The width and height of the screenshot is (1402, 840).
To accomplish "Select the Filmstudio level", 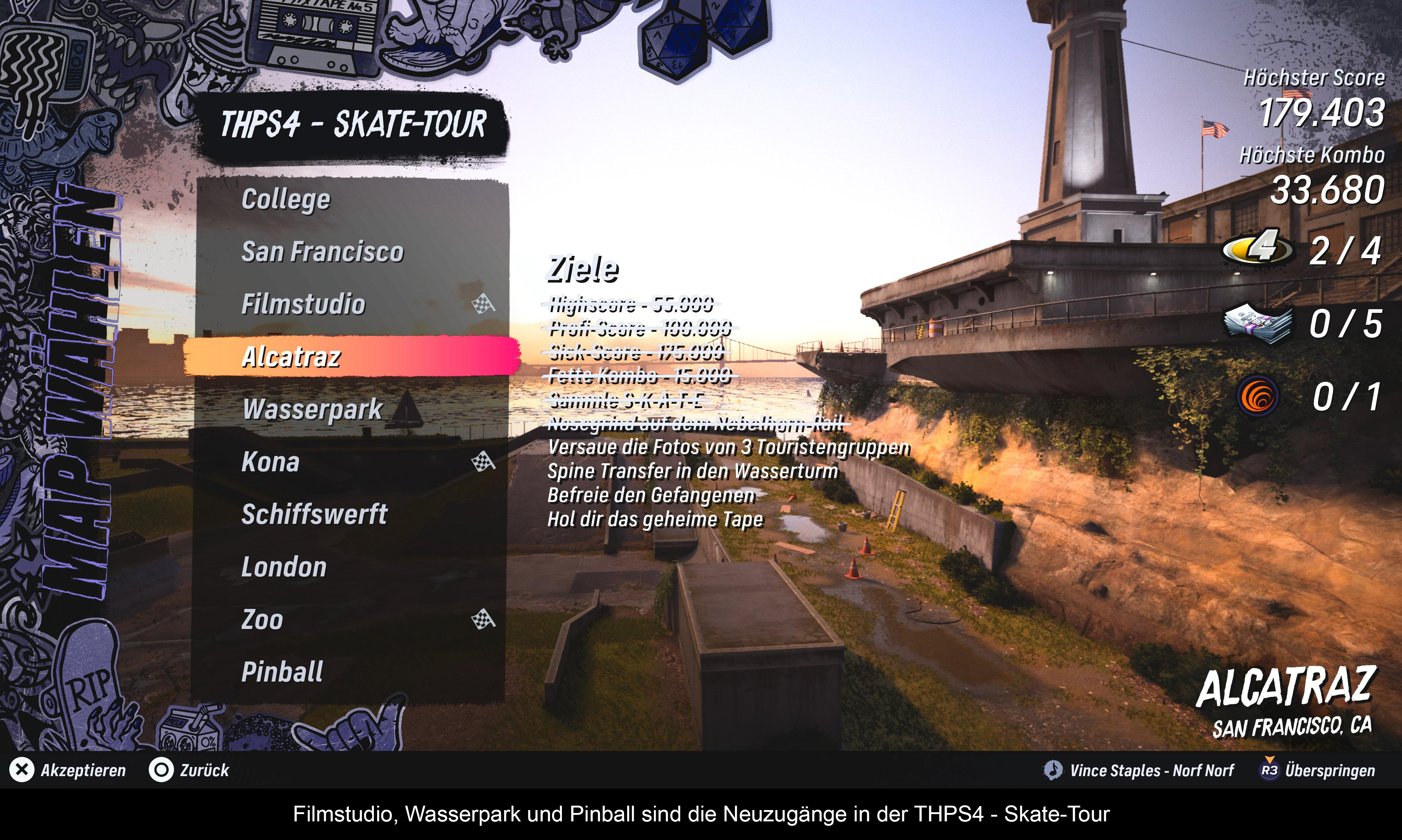I will point(303,304).
